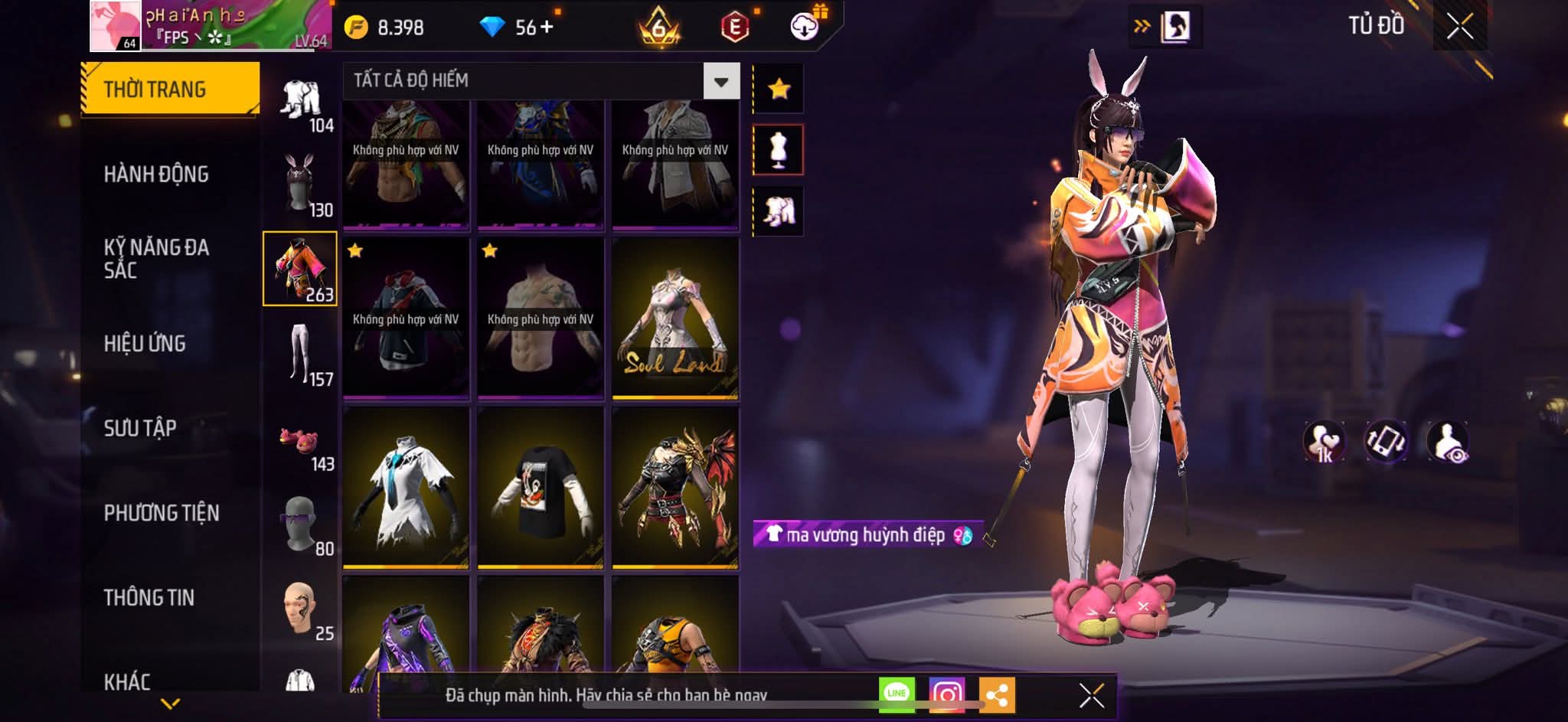Select the white torn shirt with blue tie
Viewport: 1568px width, 722px height.
pyautogui.click(x=406, y=488)
